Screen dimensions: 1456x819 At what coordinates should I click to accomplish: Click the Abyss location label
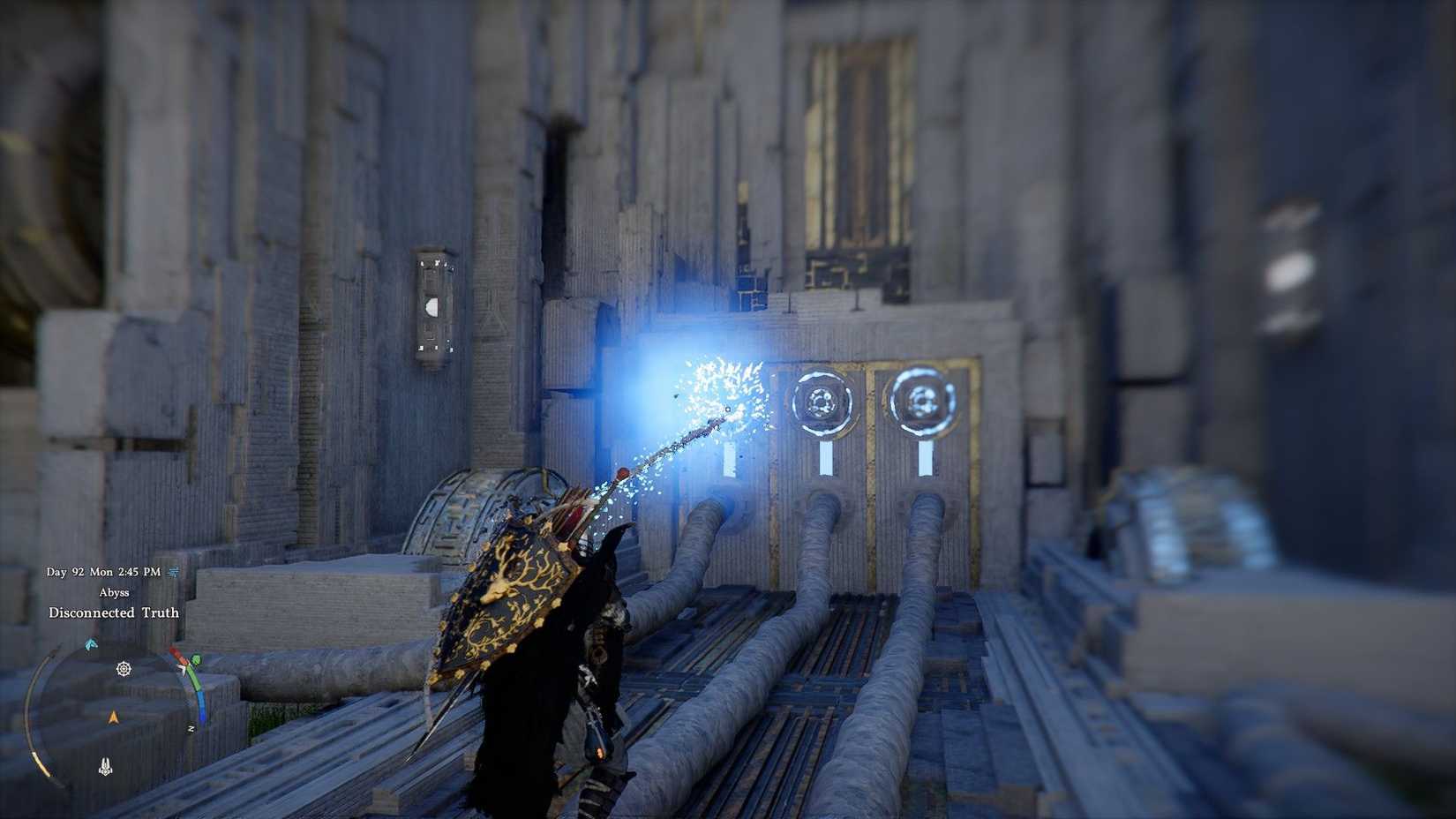(x=114, y=592)
